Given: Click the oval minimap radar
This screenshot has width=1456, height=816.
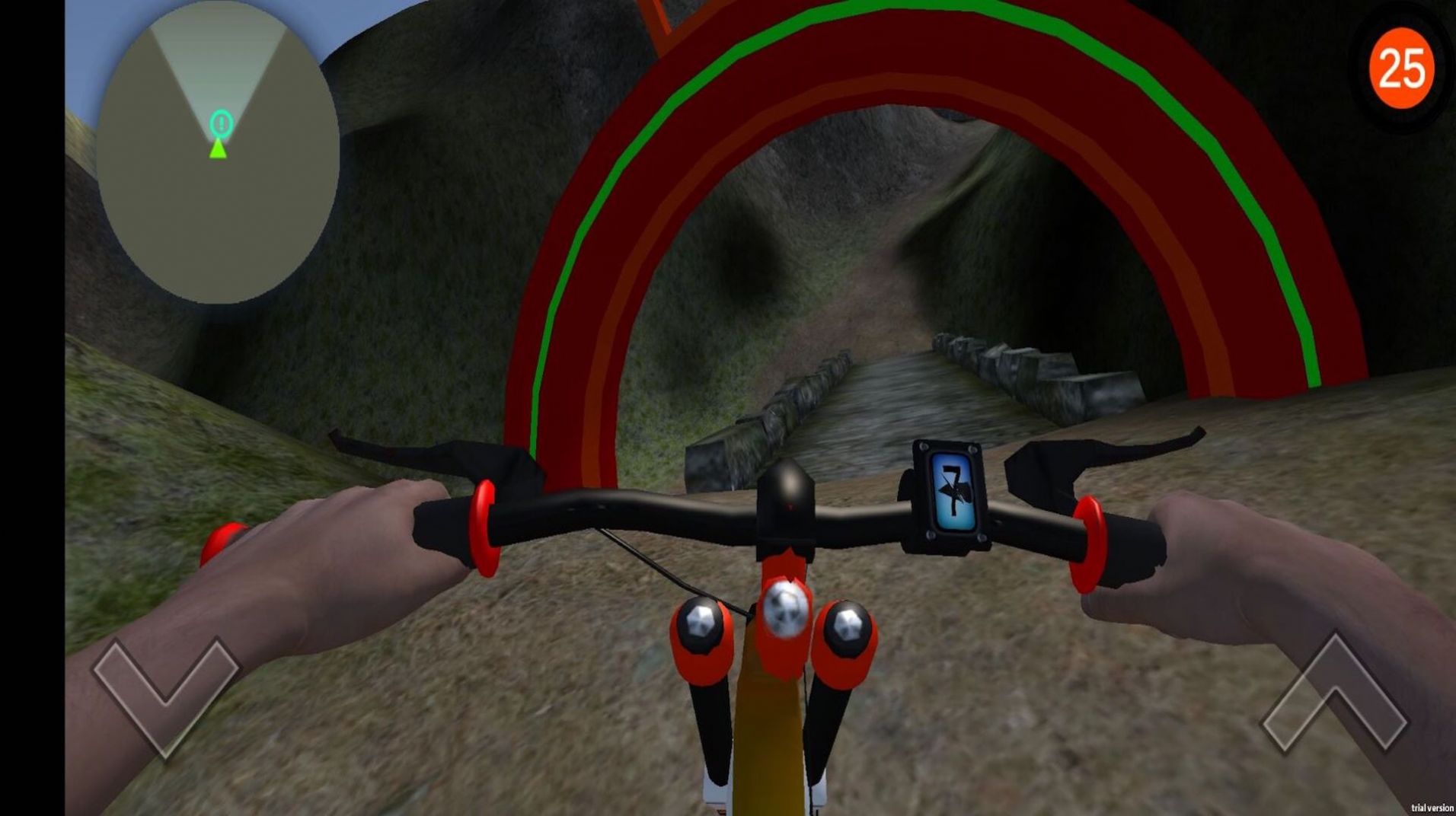Looking at the screenshot, I should 218,152.
